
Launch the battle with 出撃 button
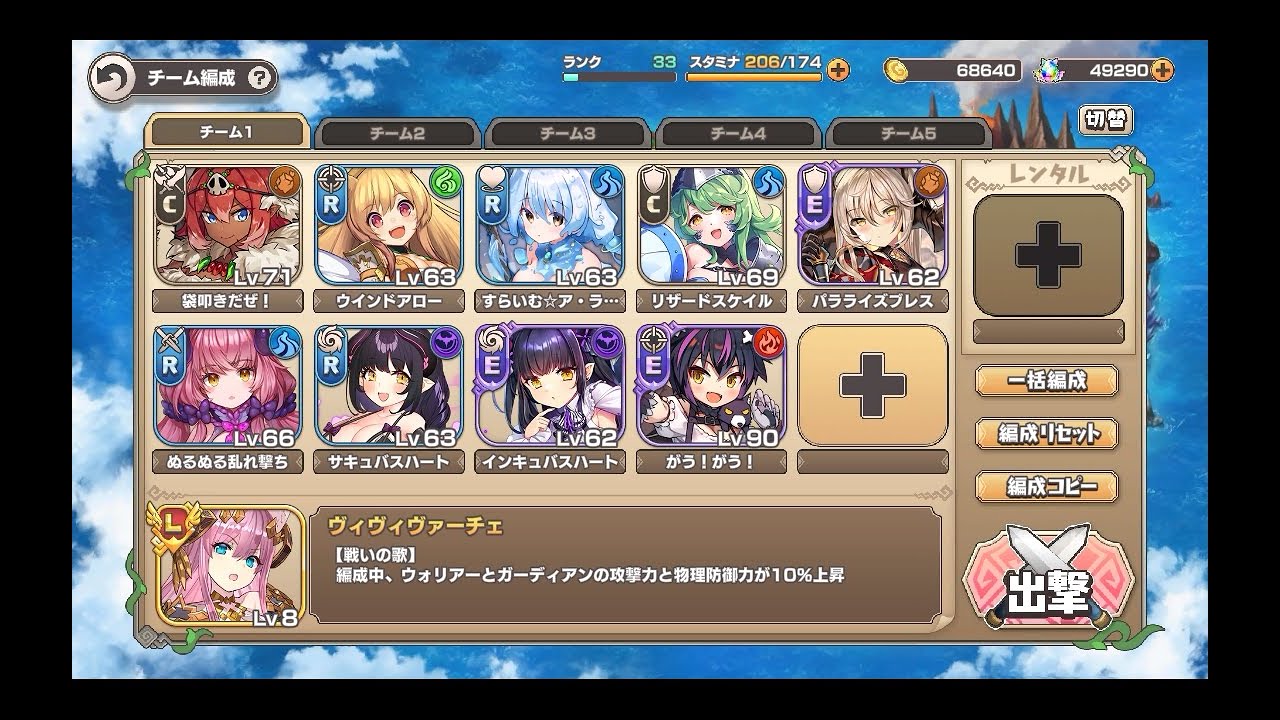1047,580
